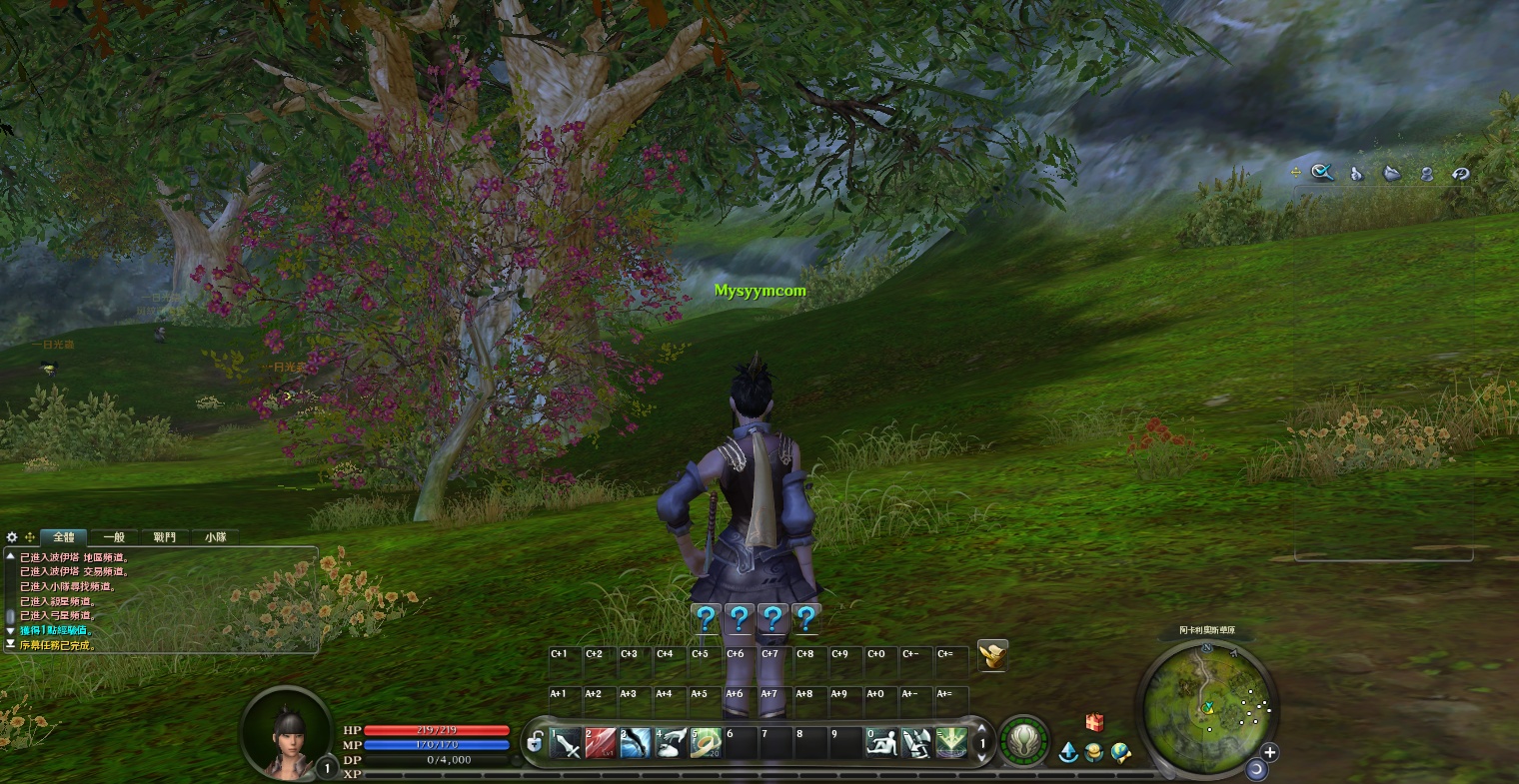Activate the sitting rest action in slot 0
This screenshot has width=1519, height=784.
(881, 743)
